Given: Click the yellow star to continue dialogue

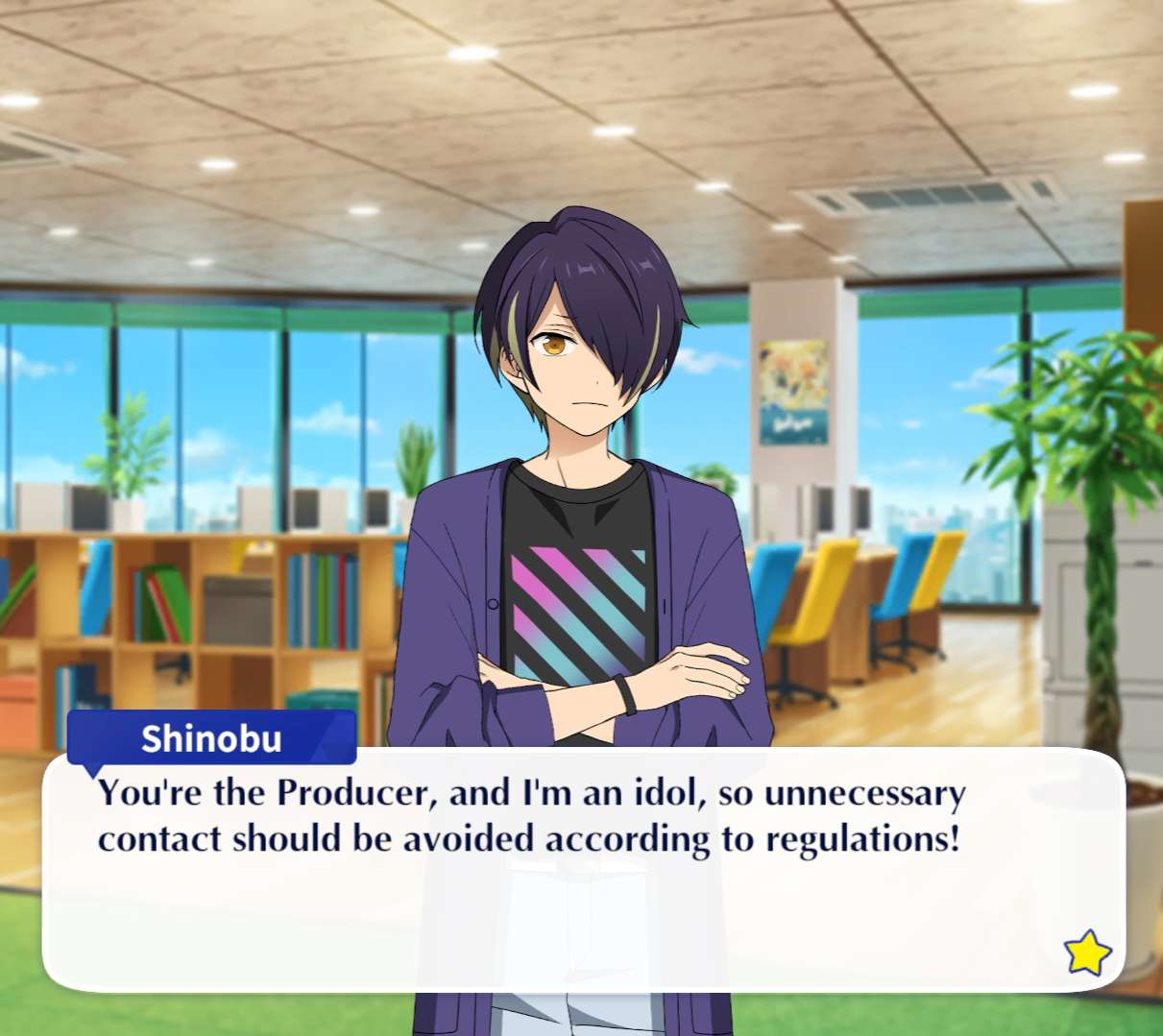Looking at the screenshot, I should 1087,952.
